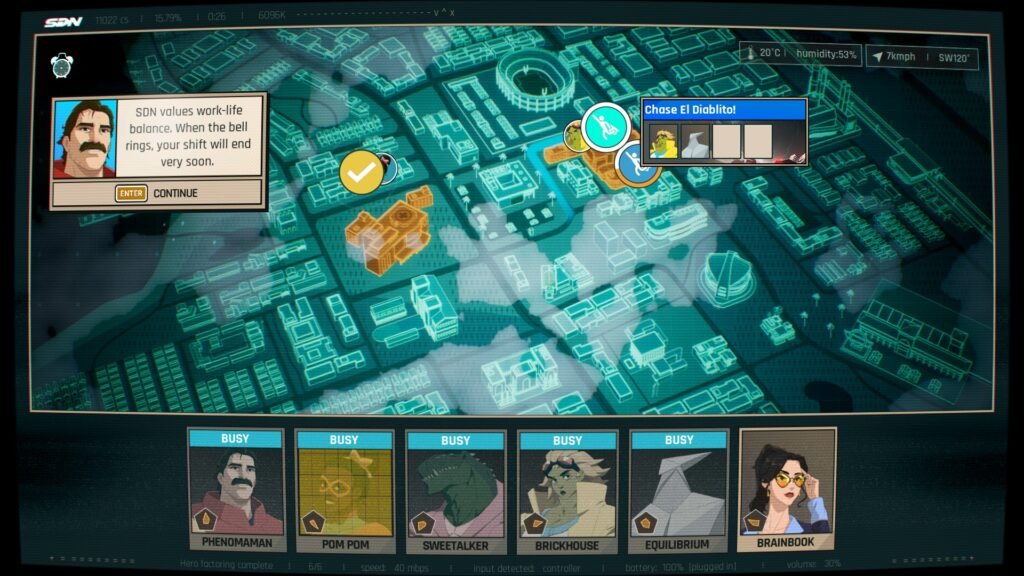This screenshot has width=1024, height=576.
Task: Select the available Brainbook hero card
Action: coord(787,491)
